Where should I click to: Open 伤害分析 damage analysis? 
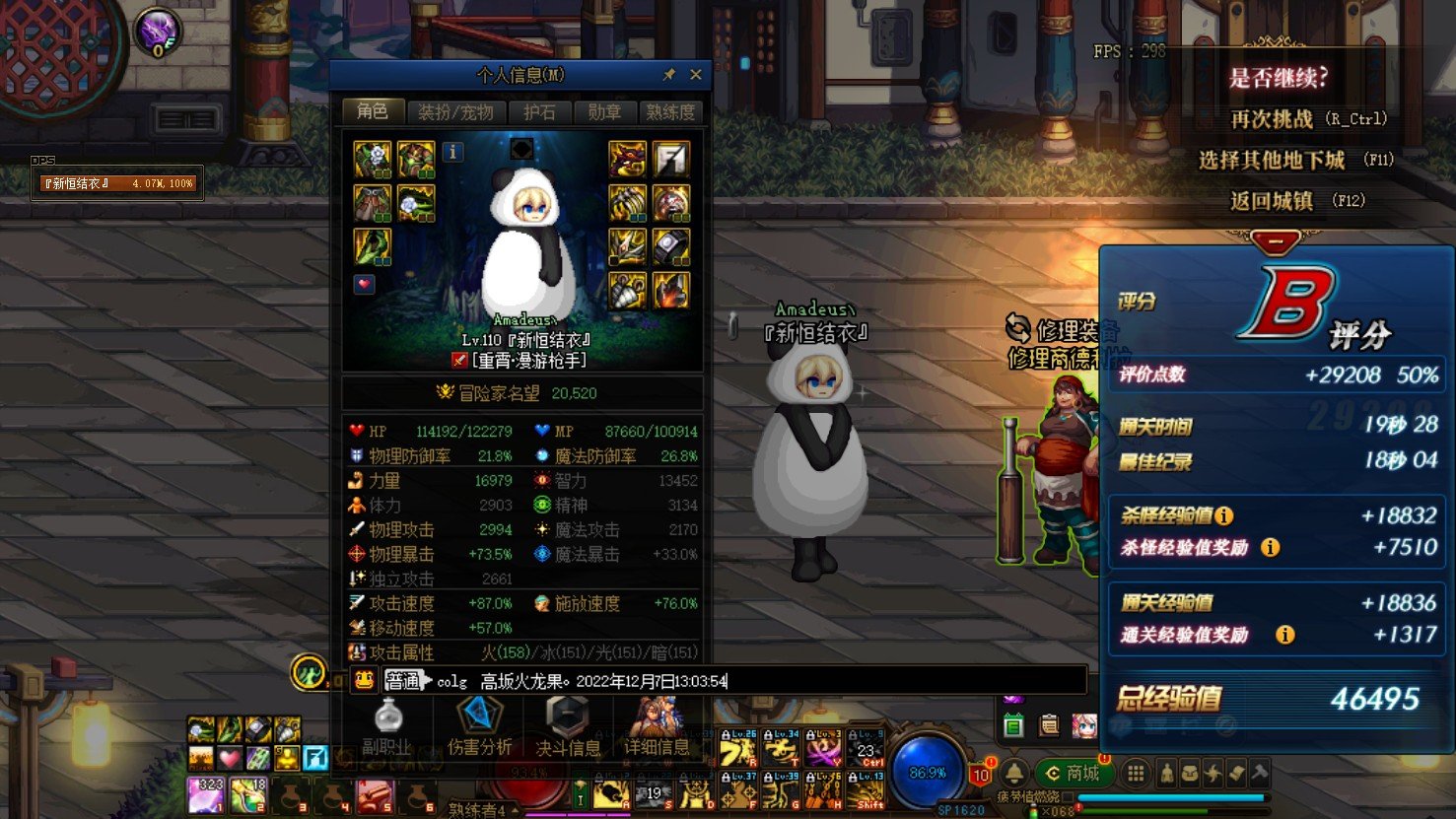pos(480,728)
